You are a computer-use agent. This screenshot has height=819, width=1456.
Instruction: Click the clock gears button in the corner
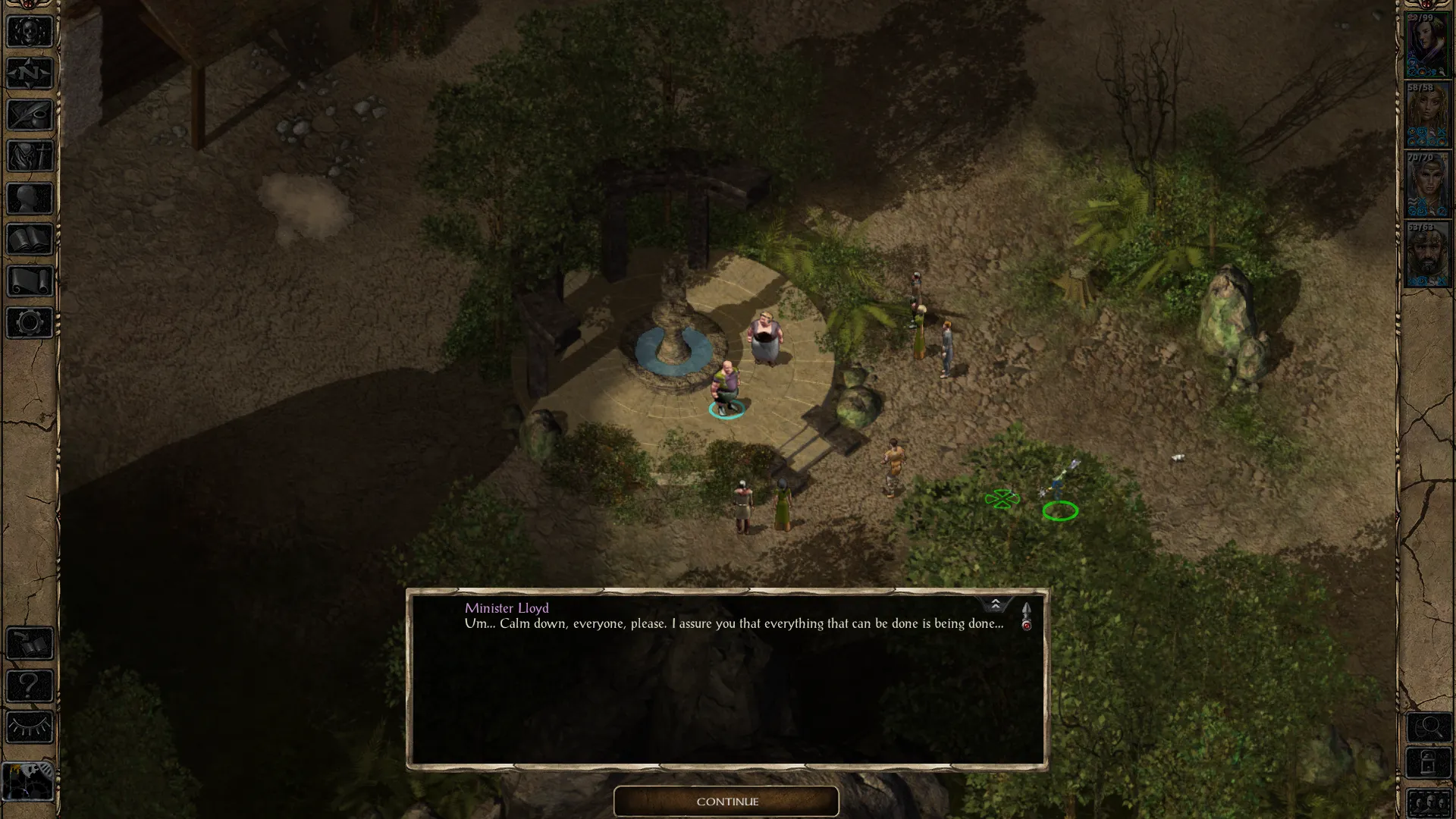29,780
